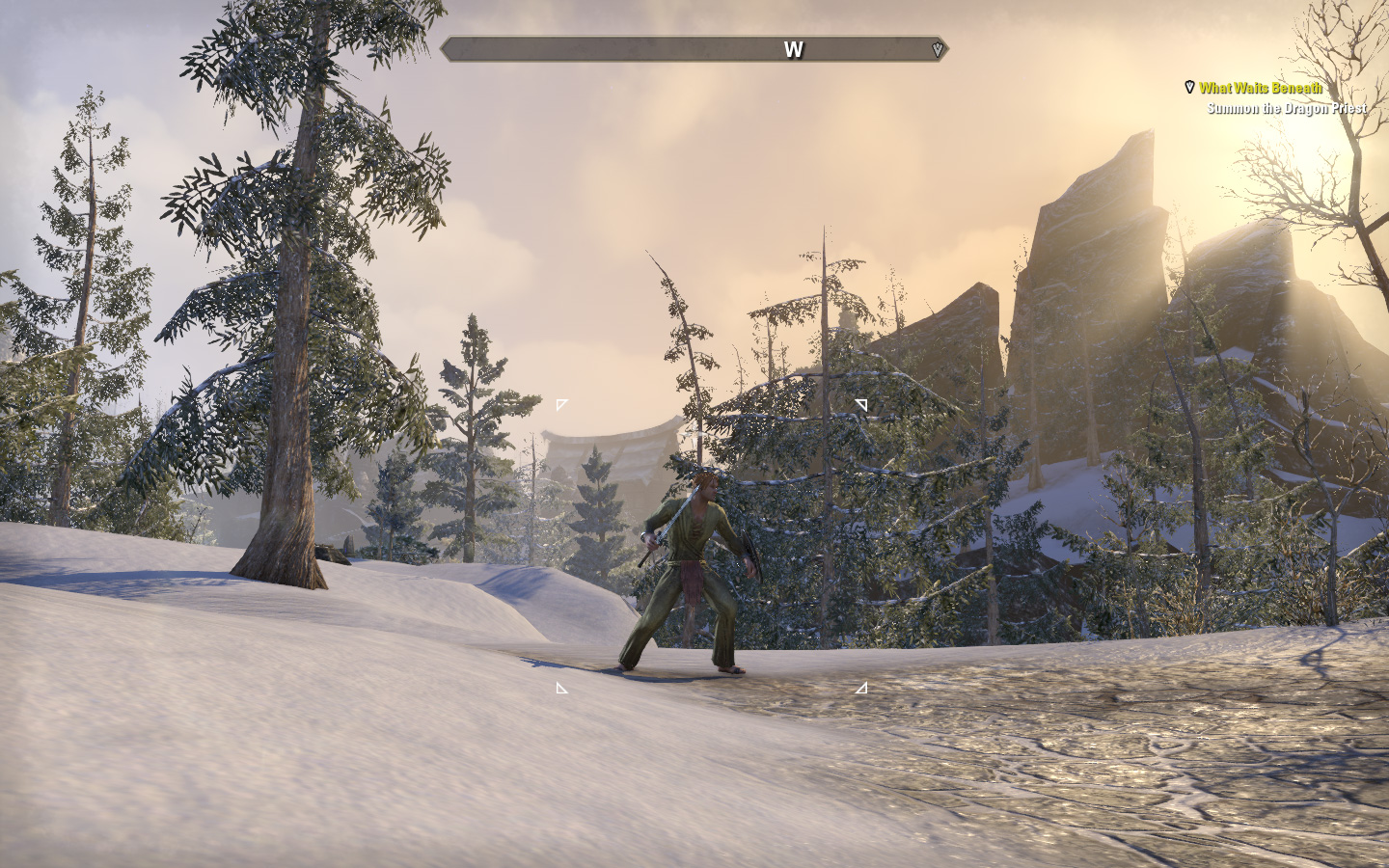Select the What Waits Beneath quest tracker
Screen dimensions: 1389x868
(1260, 88)
